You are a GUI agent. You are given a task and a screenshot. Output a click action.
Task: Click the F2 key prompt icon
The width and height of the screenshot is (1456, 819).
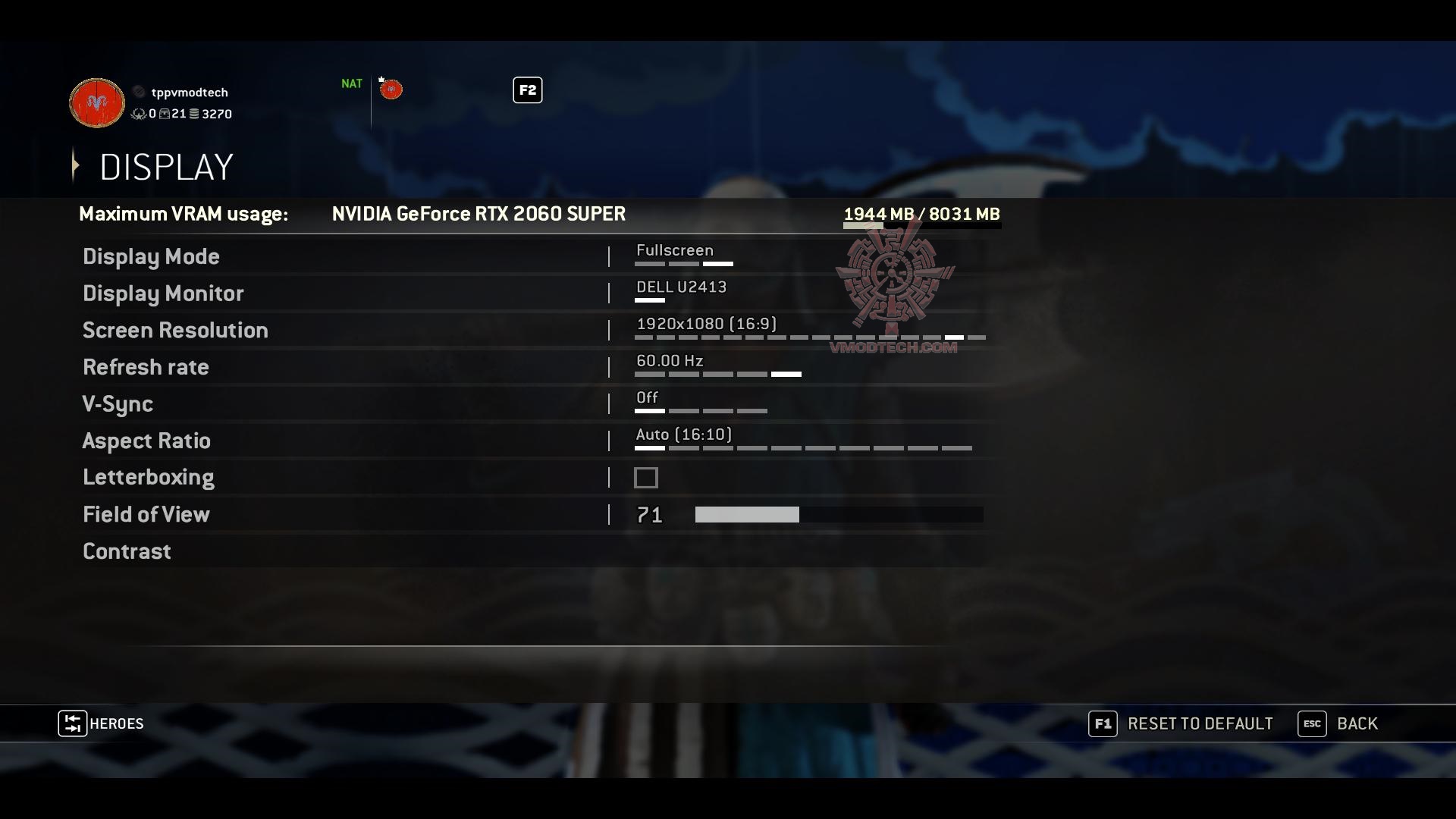527,89
